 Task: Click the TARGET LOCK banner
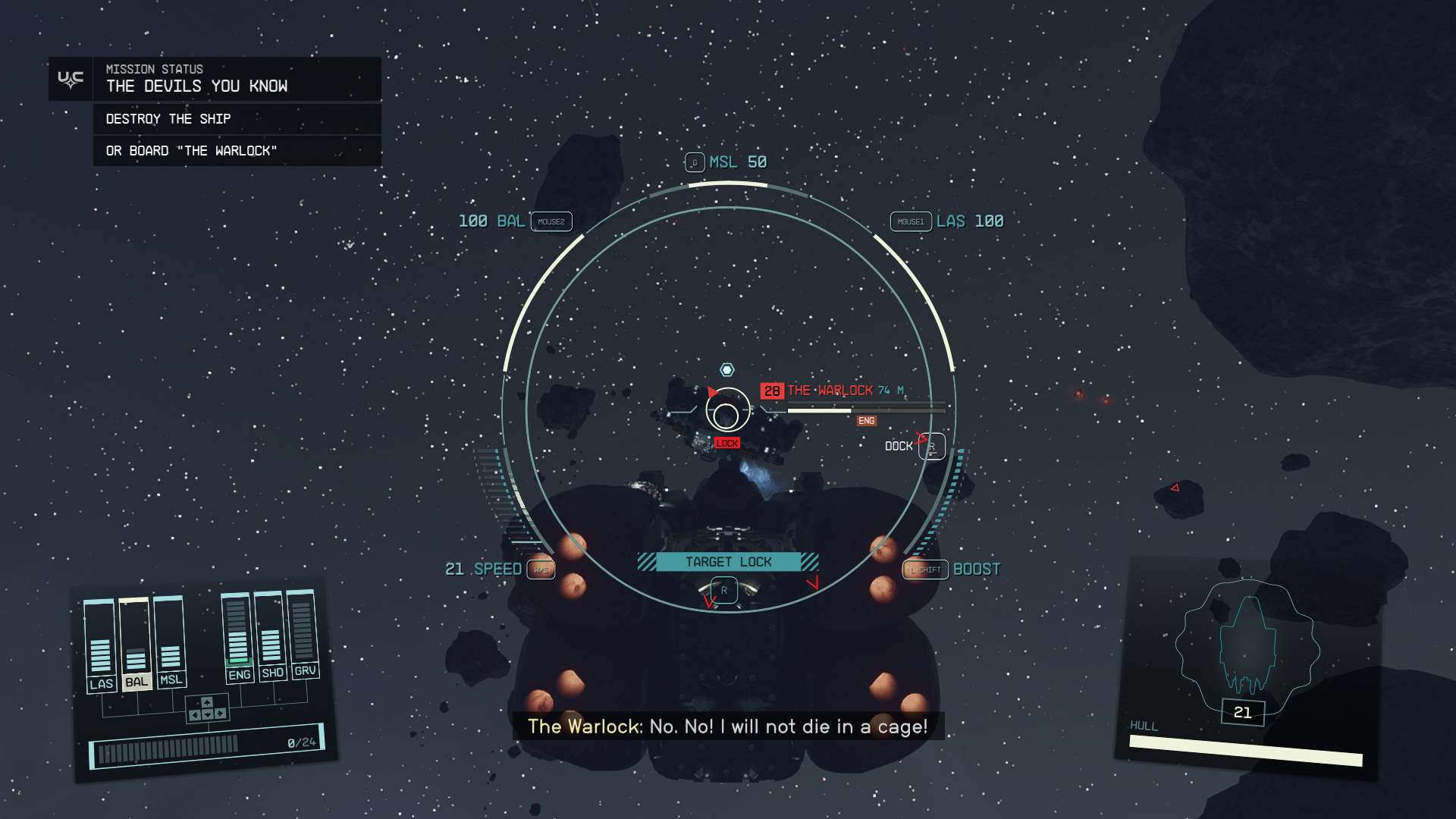pyautogui.click(x=727, y=562)
